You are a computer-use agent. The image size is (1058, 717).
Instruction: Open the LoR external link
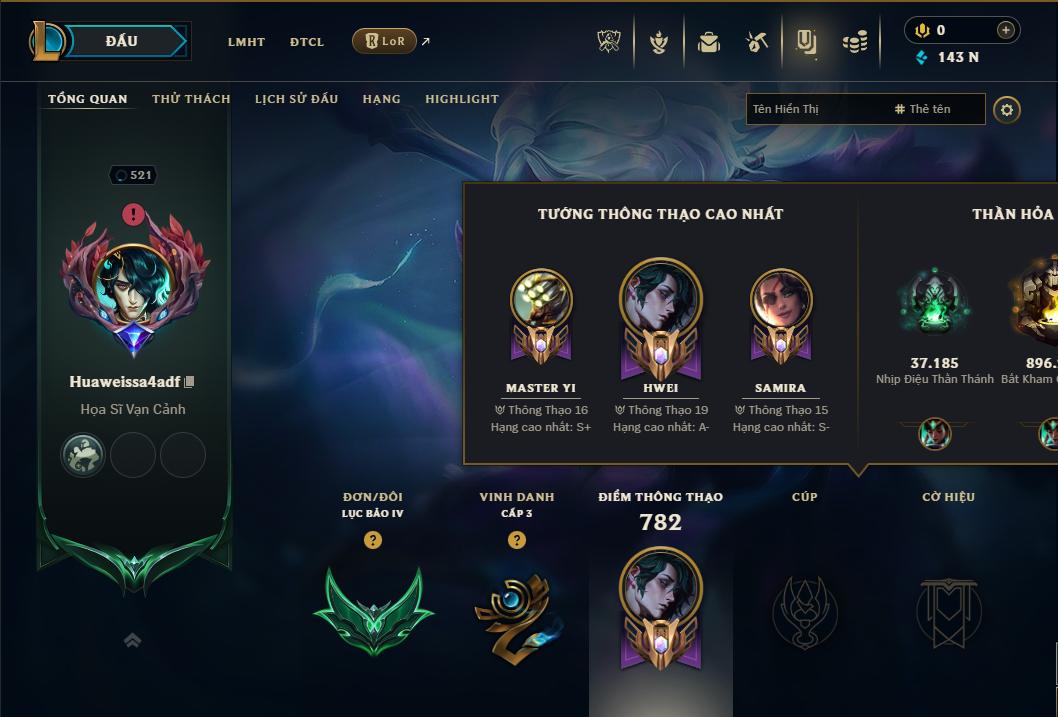click(385, 41)
